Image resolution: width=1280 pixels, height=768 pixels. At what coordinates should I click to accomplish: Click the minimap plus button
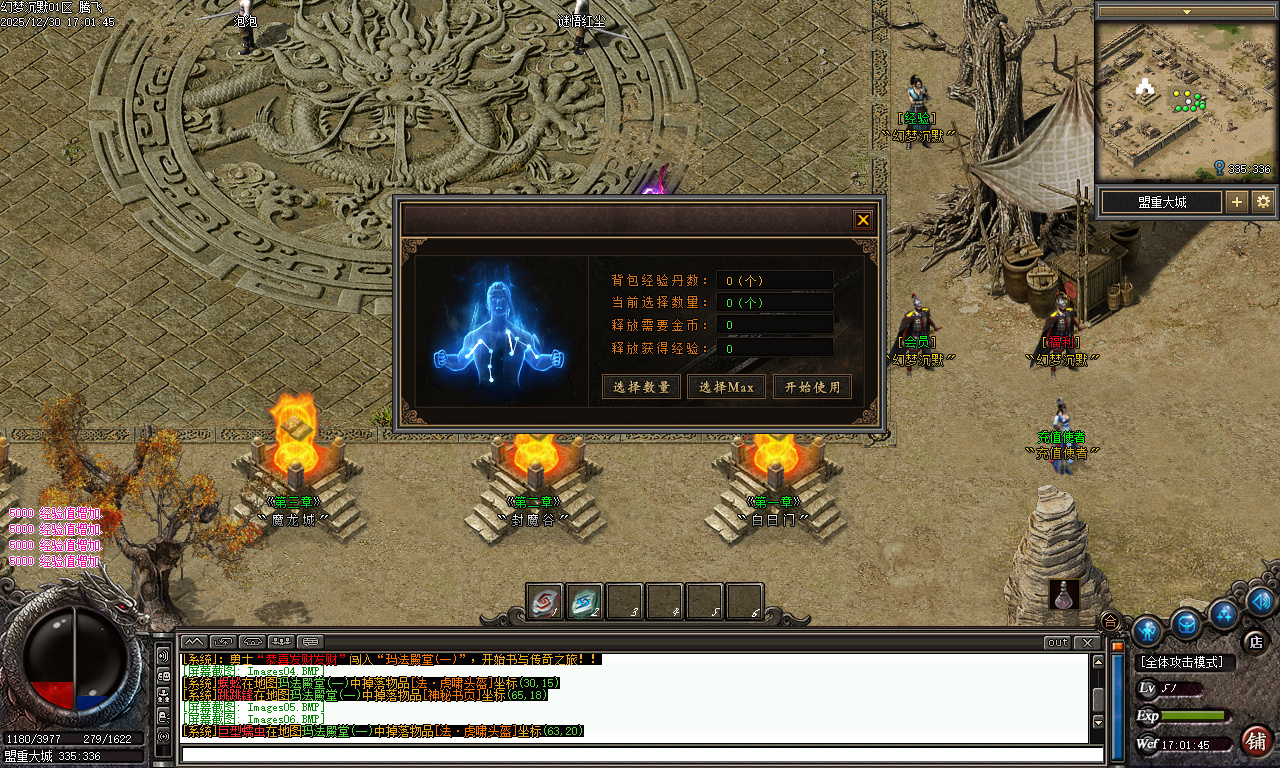(x=1237, y=202)
